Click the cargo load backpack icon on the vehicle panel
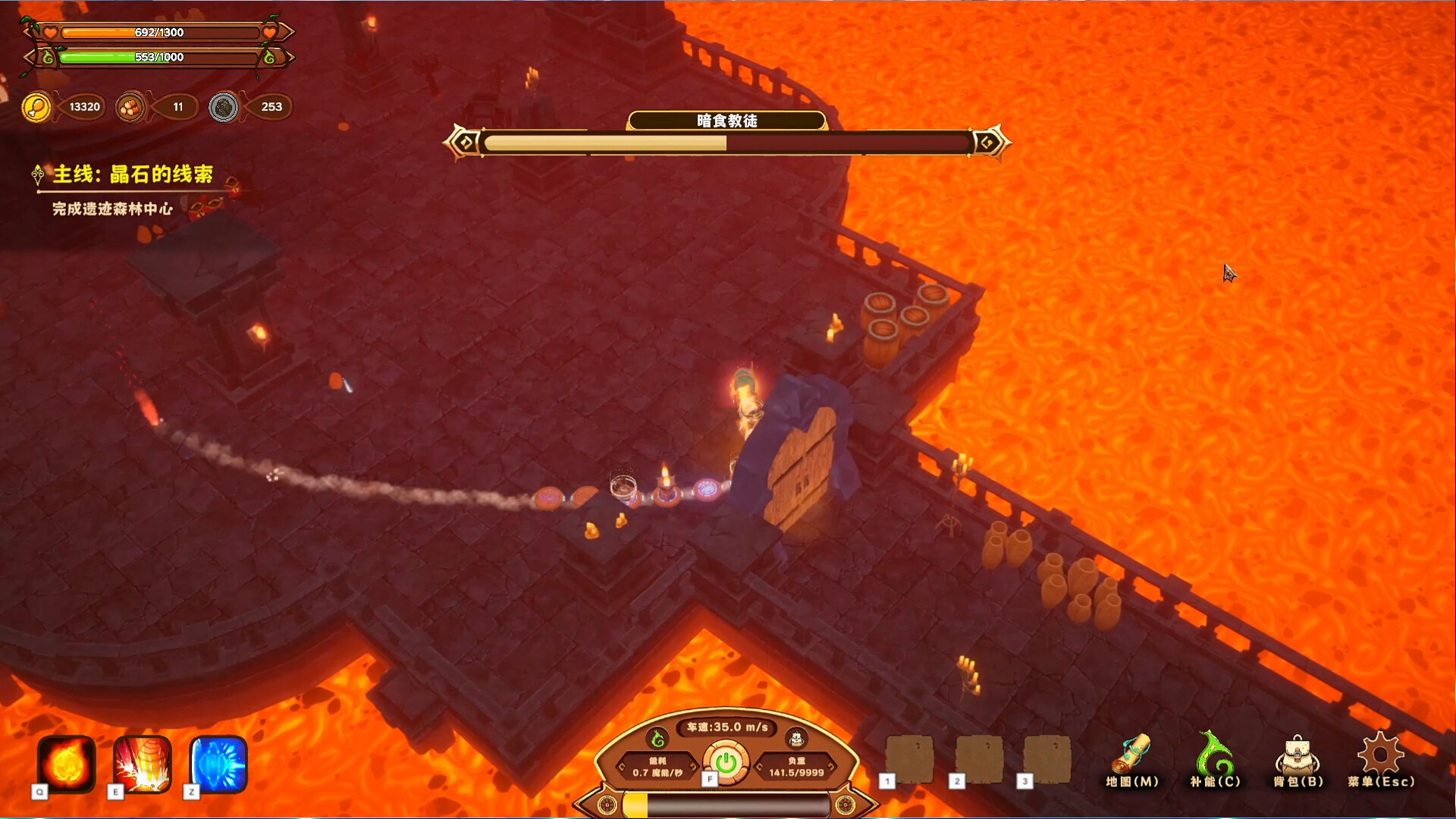 (796, 738)
